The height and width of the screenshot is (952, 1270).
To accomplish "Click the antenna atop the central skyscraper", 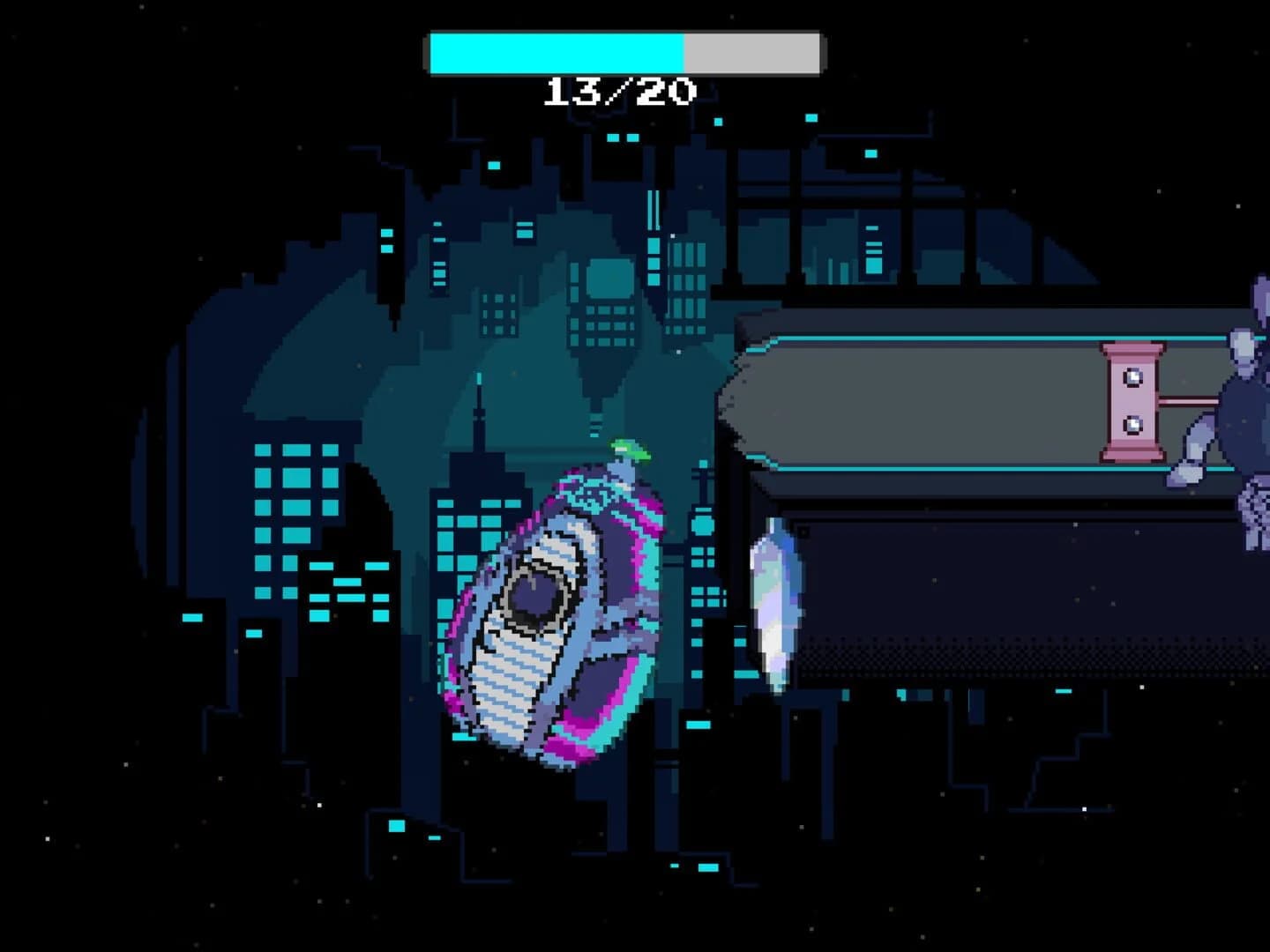I will [478, 377].
